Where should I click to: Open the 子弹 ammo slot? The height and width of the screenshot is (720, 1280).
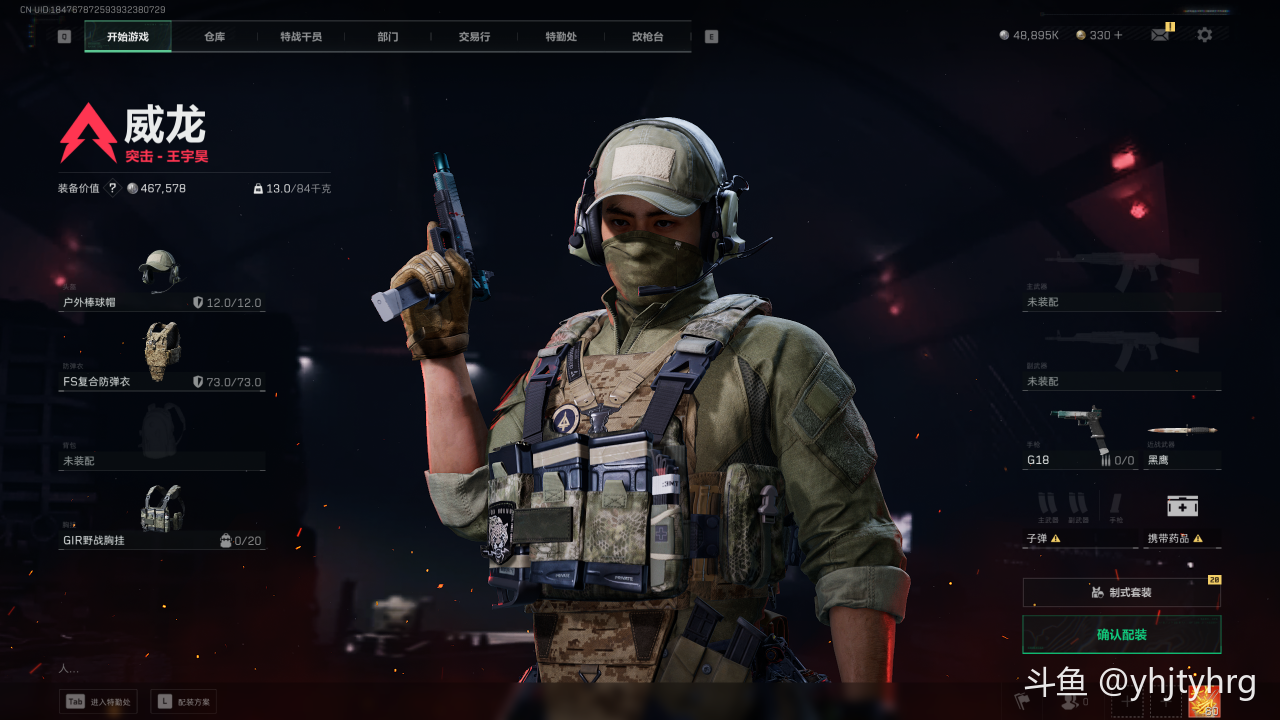1080,517
